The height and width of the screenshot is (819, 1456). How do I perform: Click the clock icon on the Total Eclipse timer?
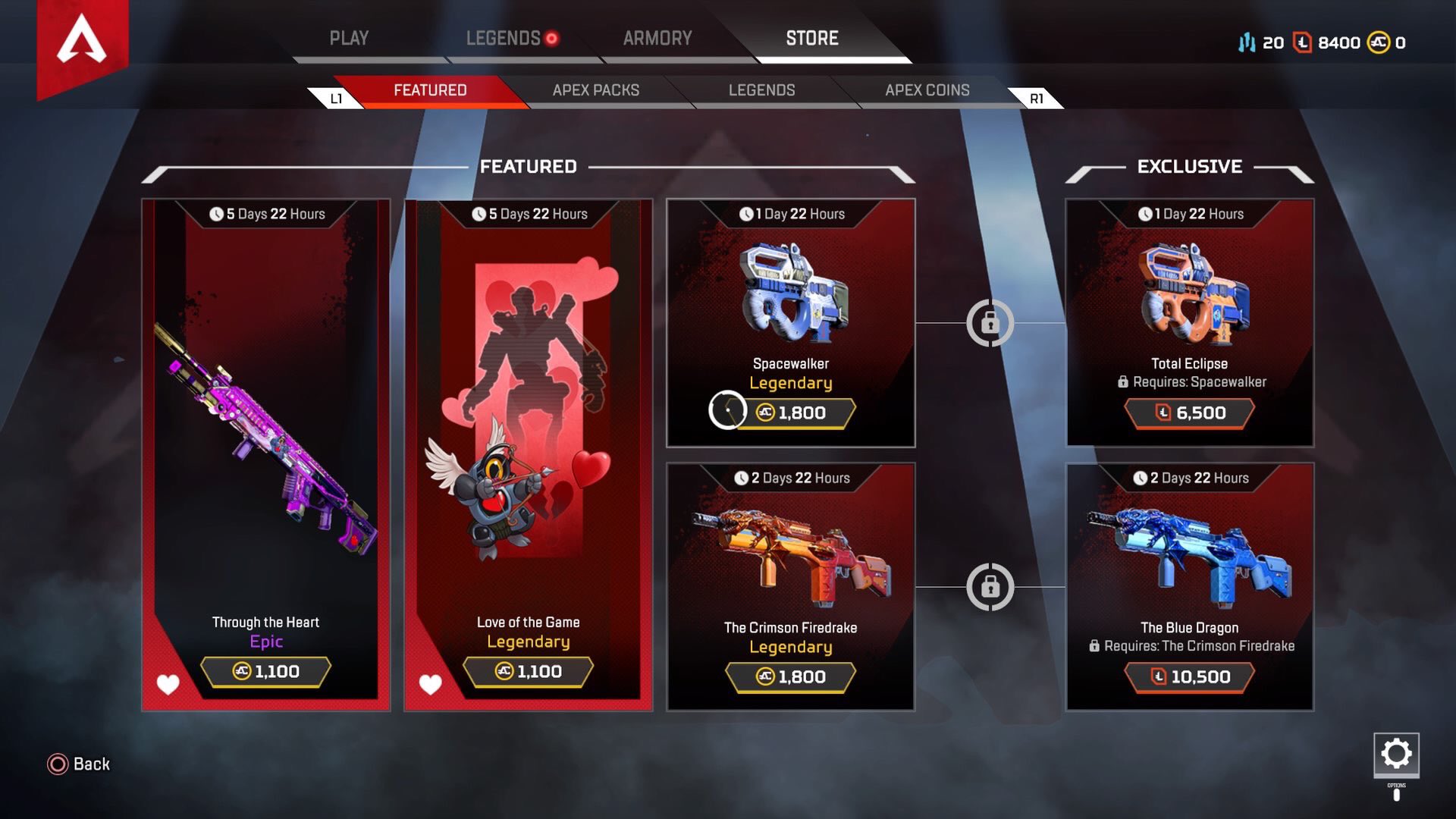pyautogui.click(x=1147, y=214)
